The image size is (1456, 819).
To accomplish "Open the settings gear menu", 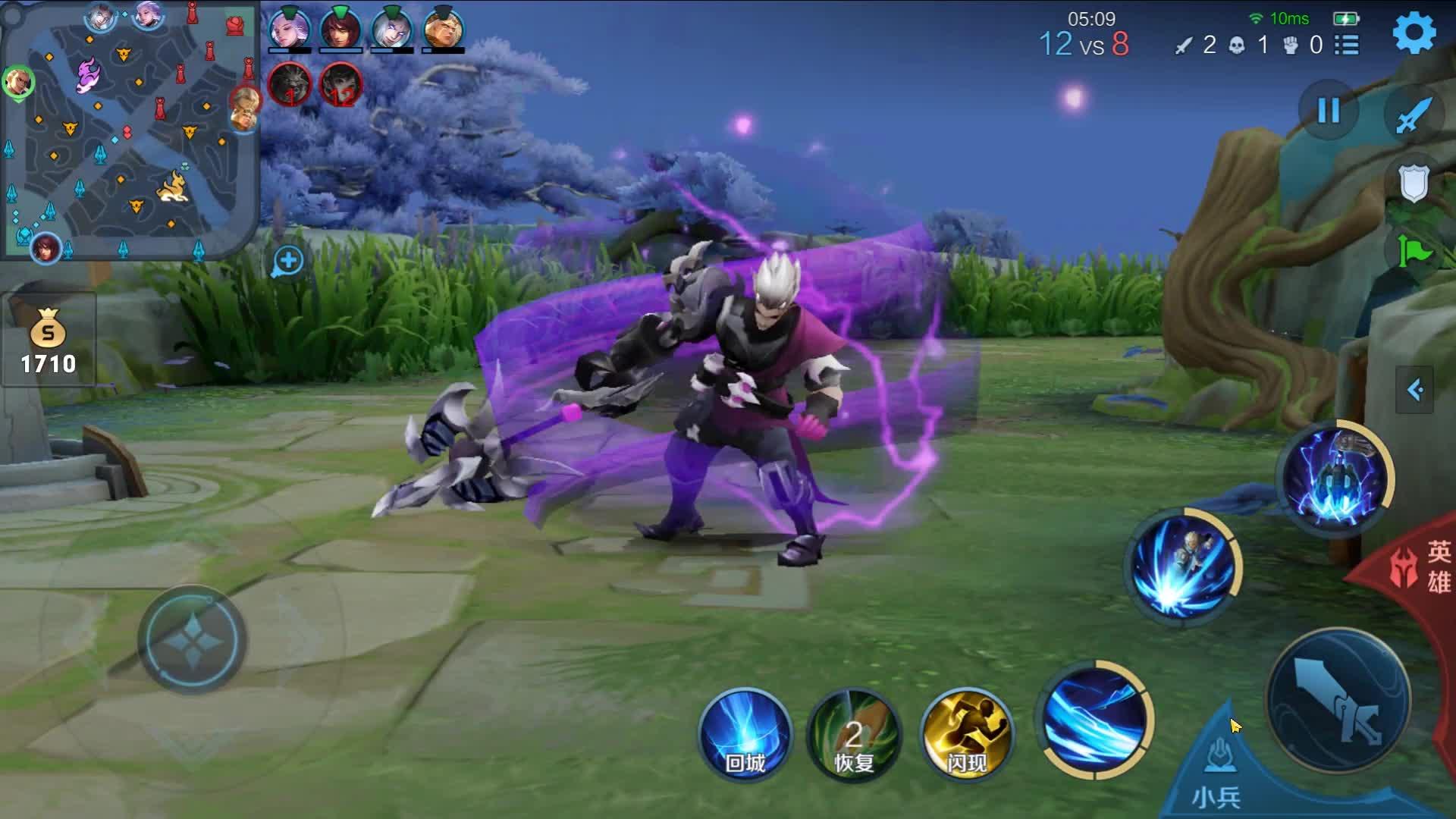I will tap(1414, 33).
